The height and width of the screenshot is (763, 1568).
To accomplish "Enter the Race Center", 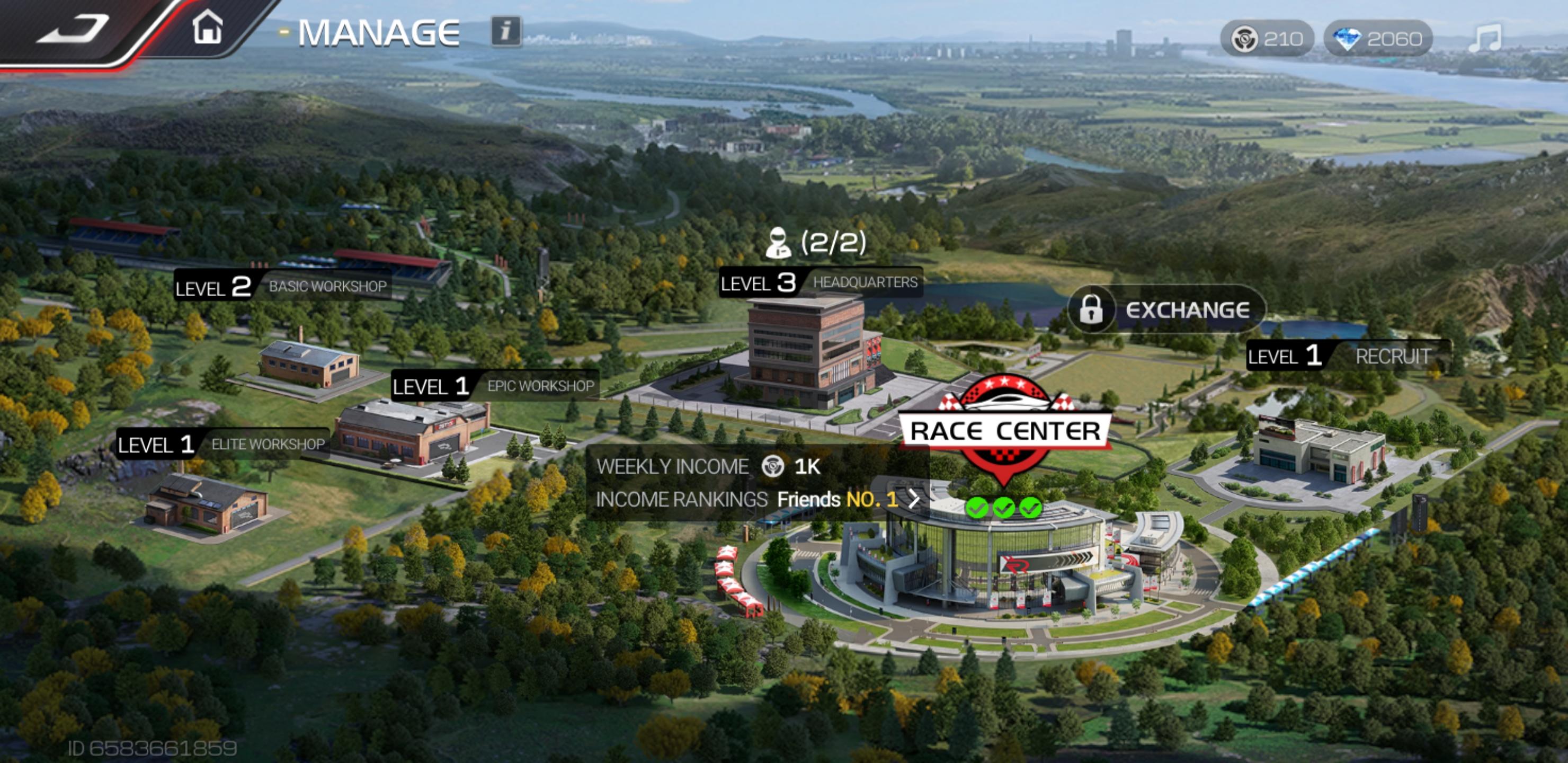I will 1005,431.
